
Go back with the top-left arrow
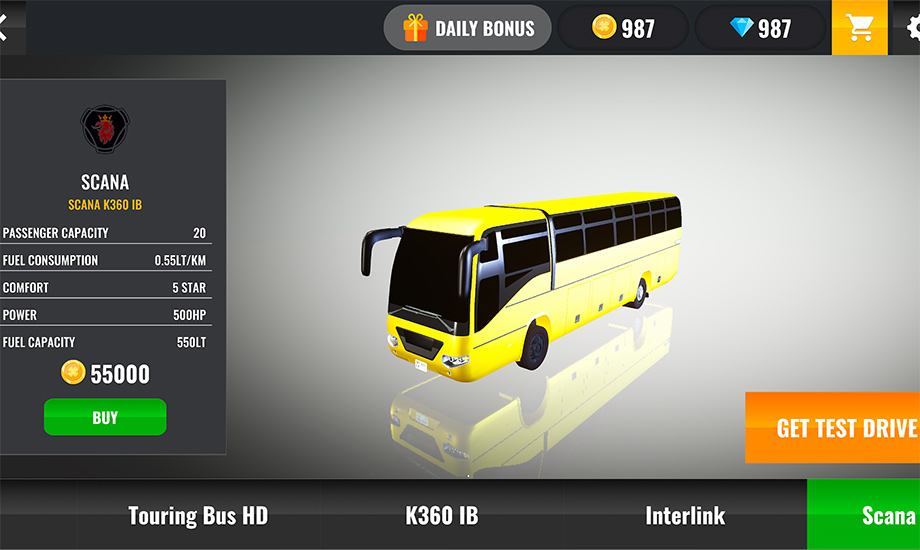pos(4,28)
